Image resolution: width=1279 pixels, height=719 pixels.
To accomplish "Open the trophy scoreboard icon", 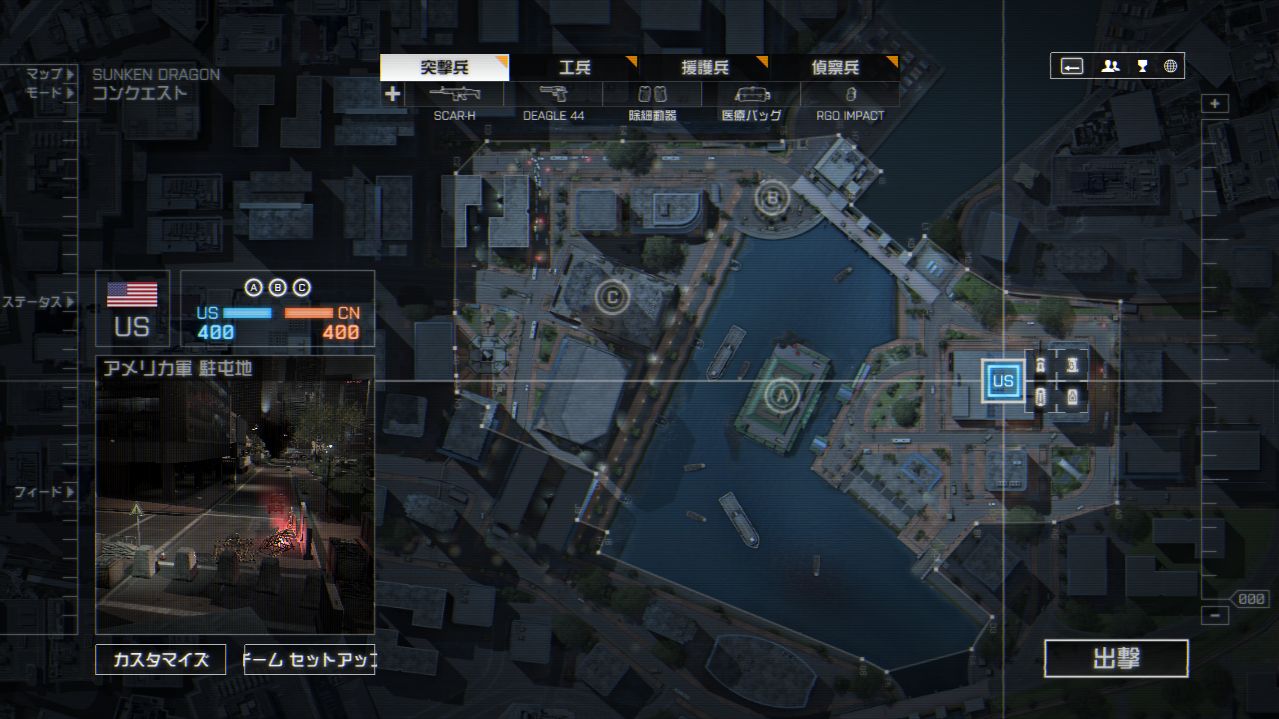I will (1141, 66).
